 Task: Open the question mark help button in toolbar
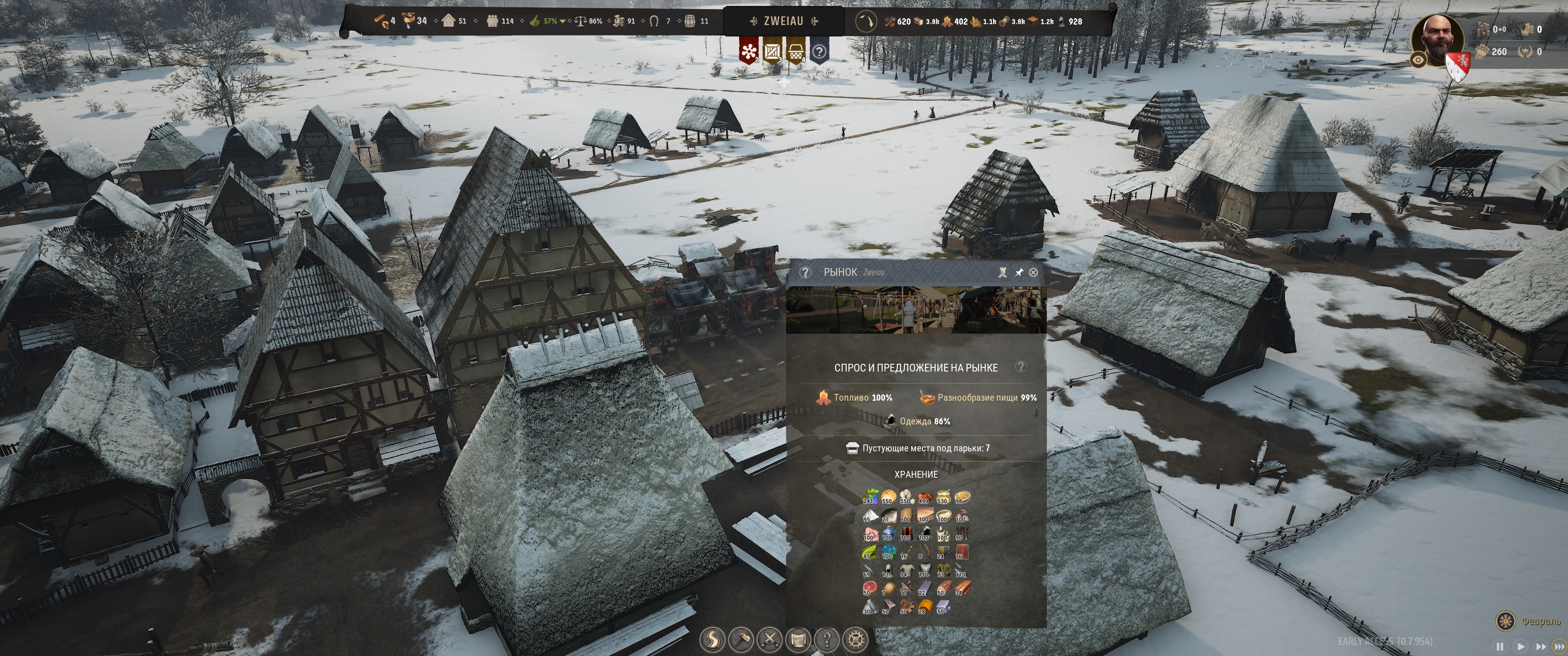pyautogui.click(x=827, y=640)
